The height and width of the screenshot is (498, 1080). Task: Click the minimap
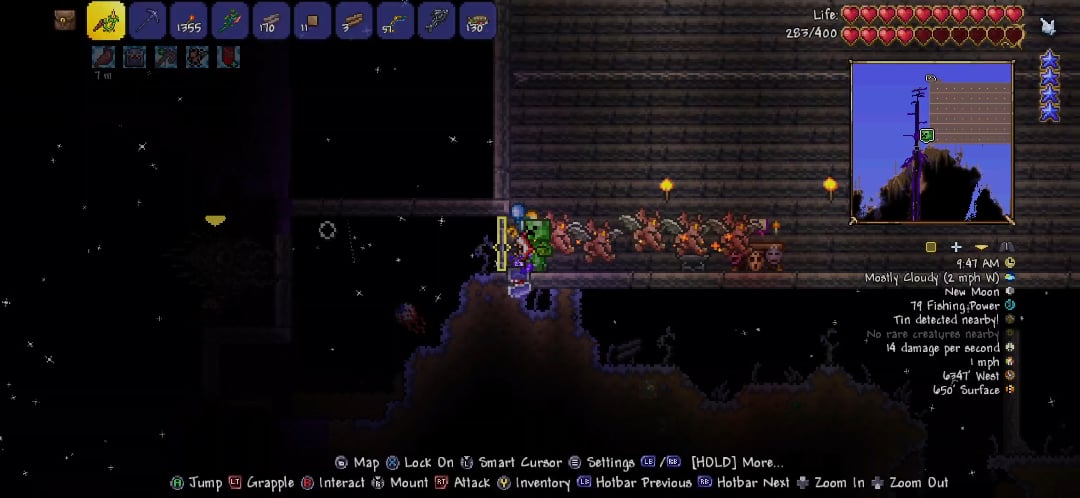point(931,141)
